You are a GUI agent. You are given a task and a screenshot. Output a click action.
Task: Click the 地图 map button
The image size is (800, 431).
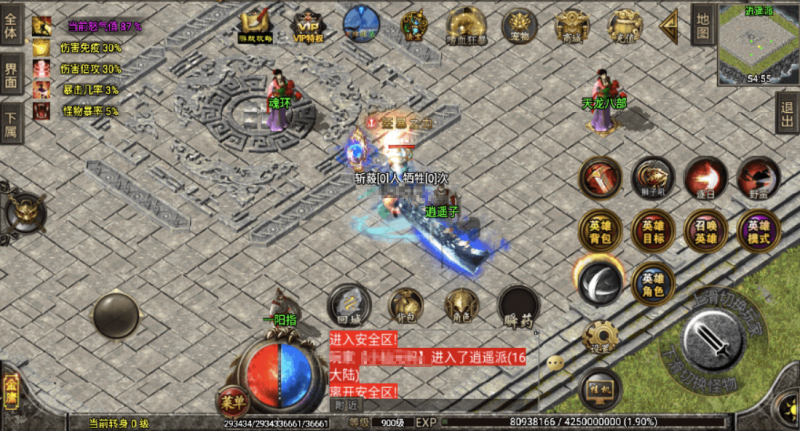[x=703, y=26]
